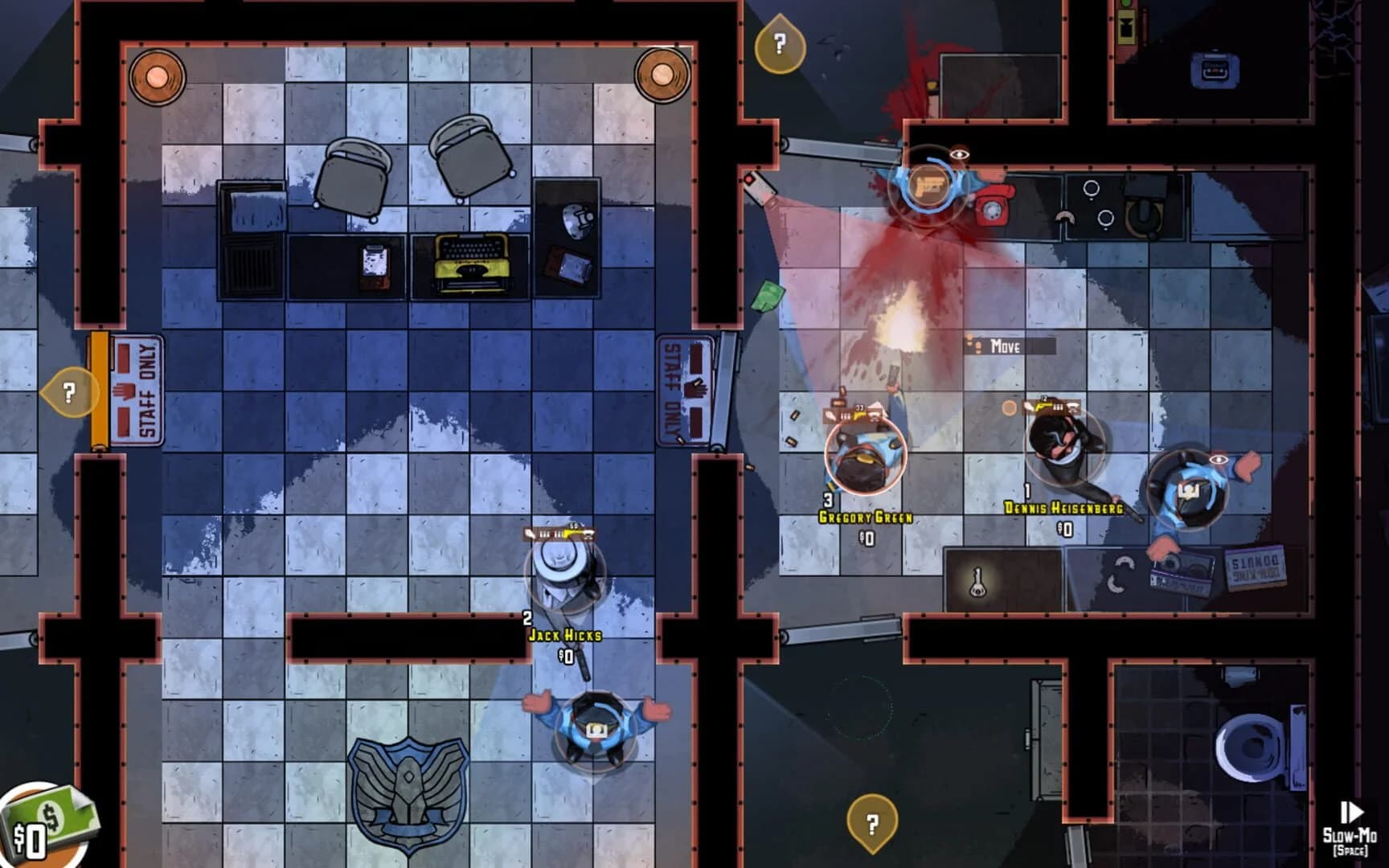Screen dimensions: 1389x868
Task: Click the knife icon in Jack Hicks' weapon bar
Action: [x=531, y=534]
